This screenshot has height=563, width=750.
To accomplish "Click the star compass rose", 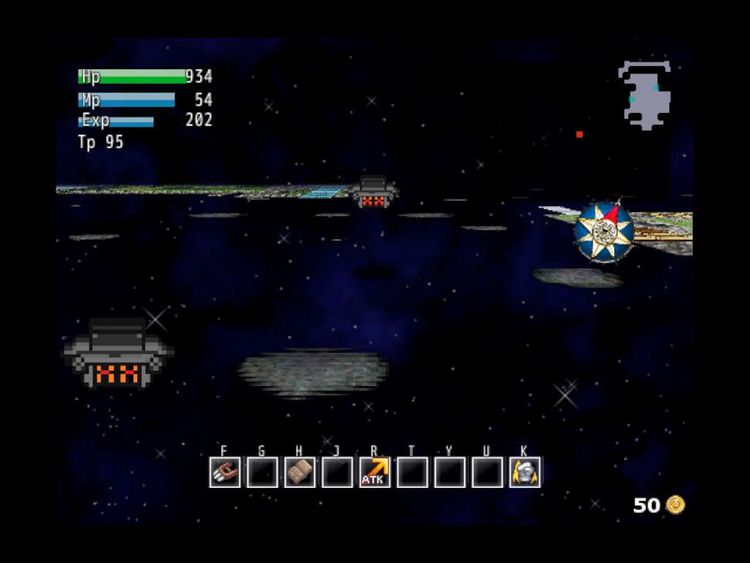I will click(x=605, y=231).
